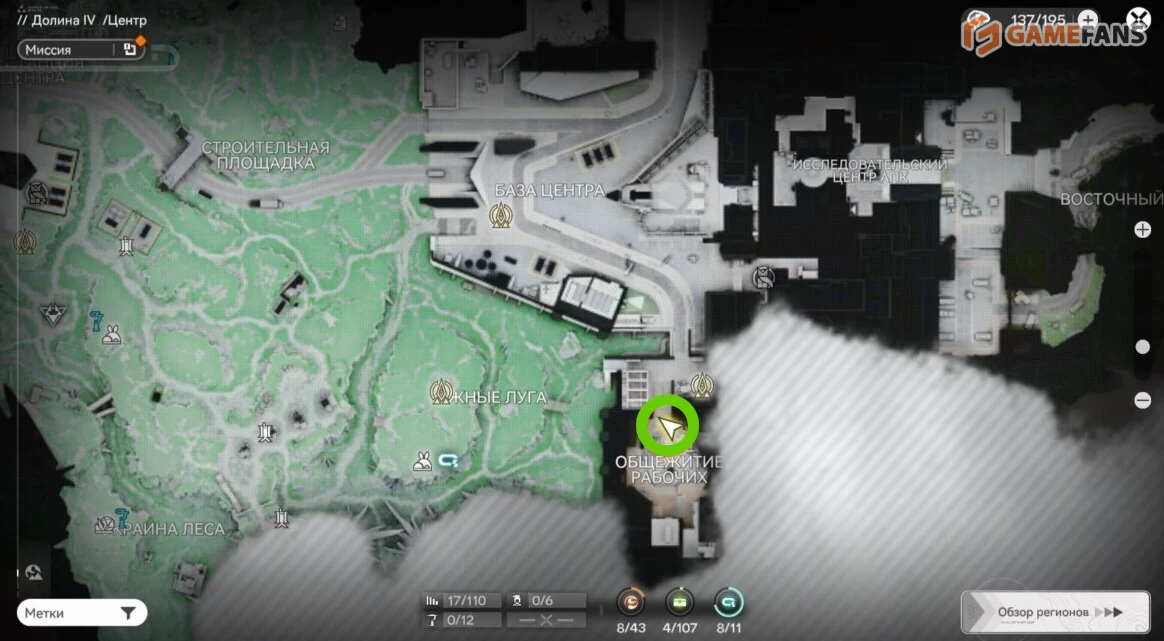Select the База Центра teleport marker
Viewport: 1164px width, 641px height.
499,215
